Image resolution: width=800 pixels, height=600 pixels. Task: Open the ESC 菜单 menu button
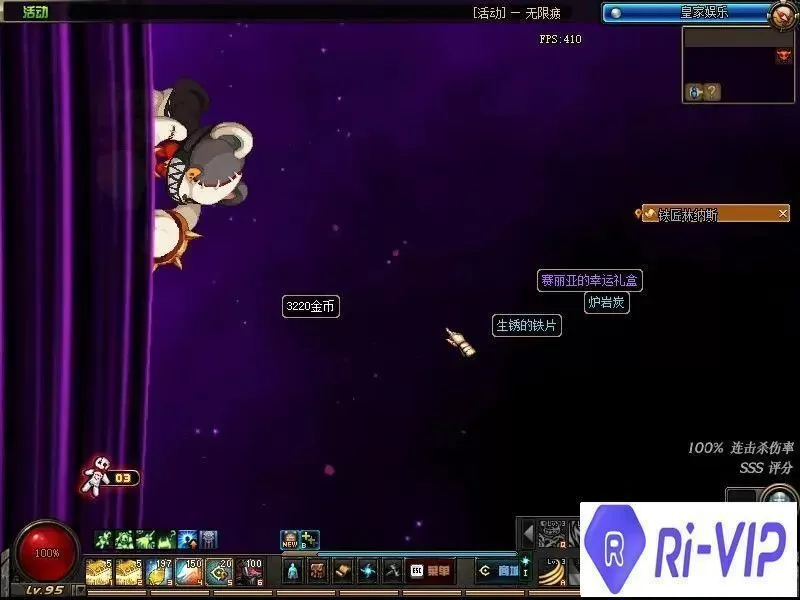pos(429,571)
